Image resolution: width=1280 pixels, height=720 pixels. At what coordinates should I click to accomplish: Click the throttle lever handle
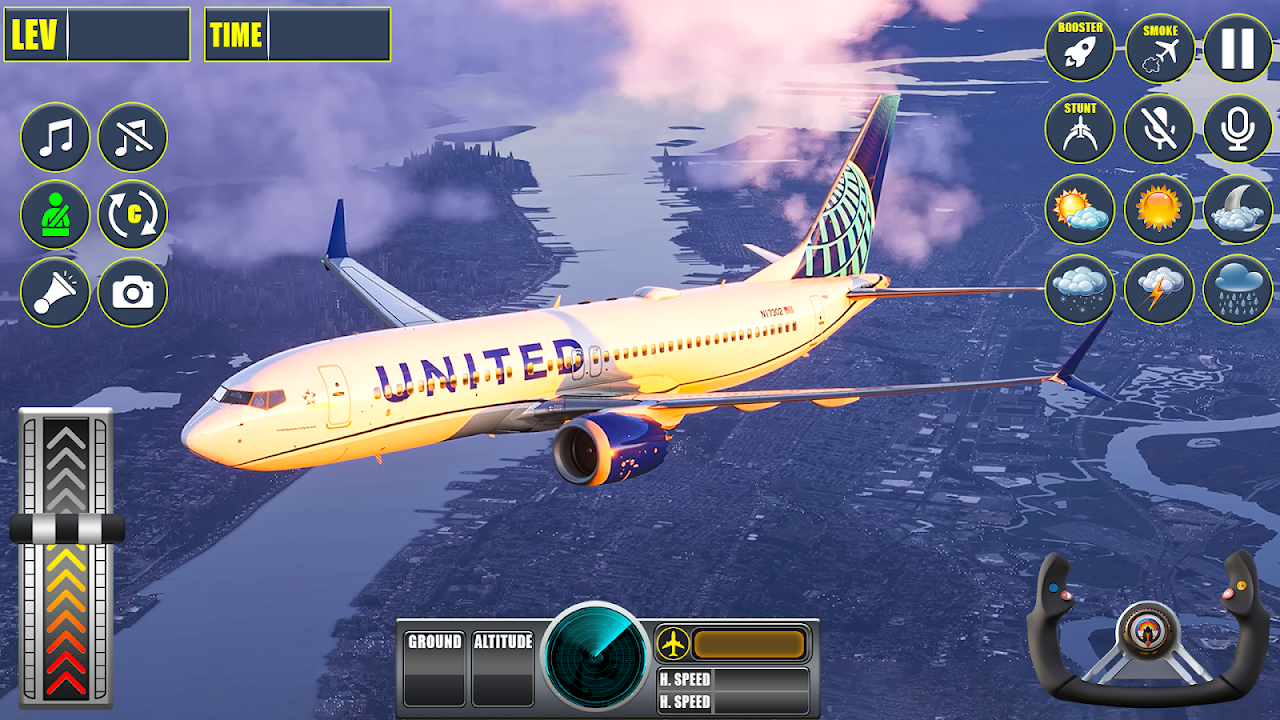[x=67, y=529]
